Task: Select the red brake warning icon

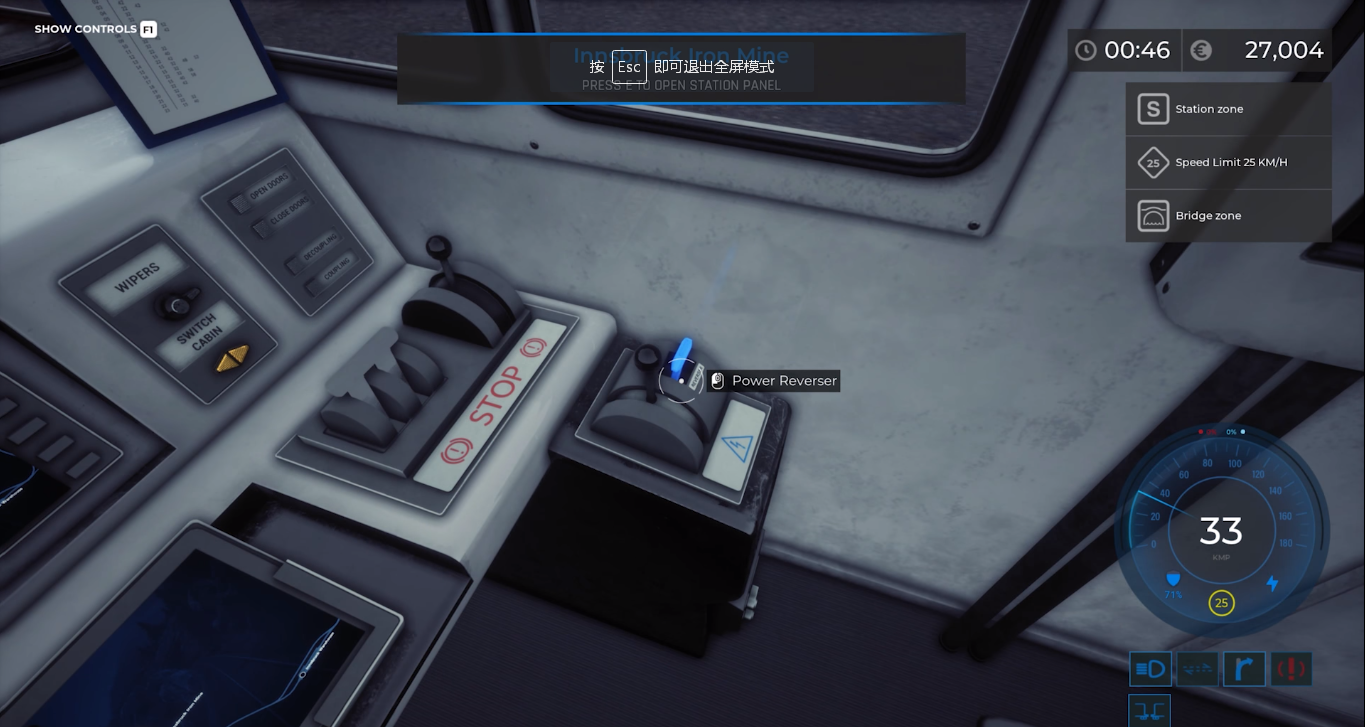Action: click(1291, 669)
